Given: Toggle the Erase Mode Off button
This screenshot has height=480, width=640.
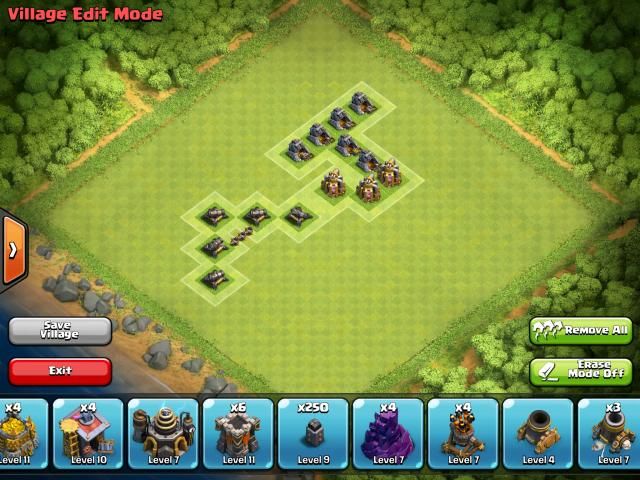Looking at the screenshot, I should point(580,371).
